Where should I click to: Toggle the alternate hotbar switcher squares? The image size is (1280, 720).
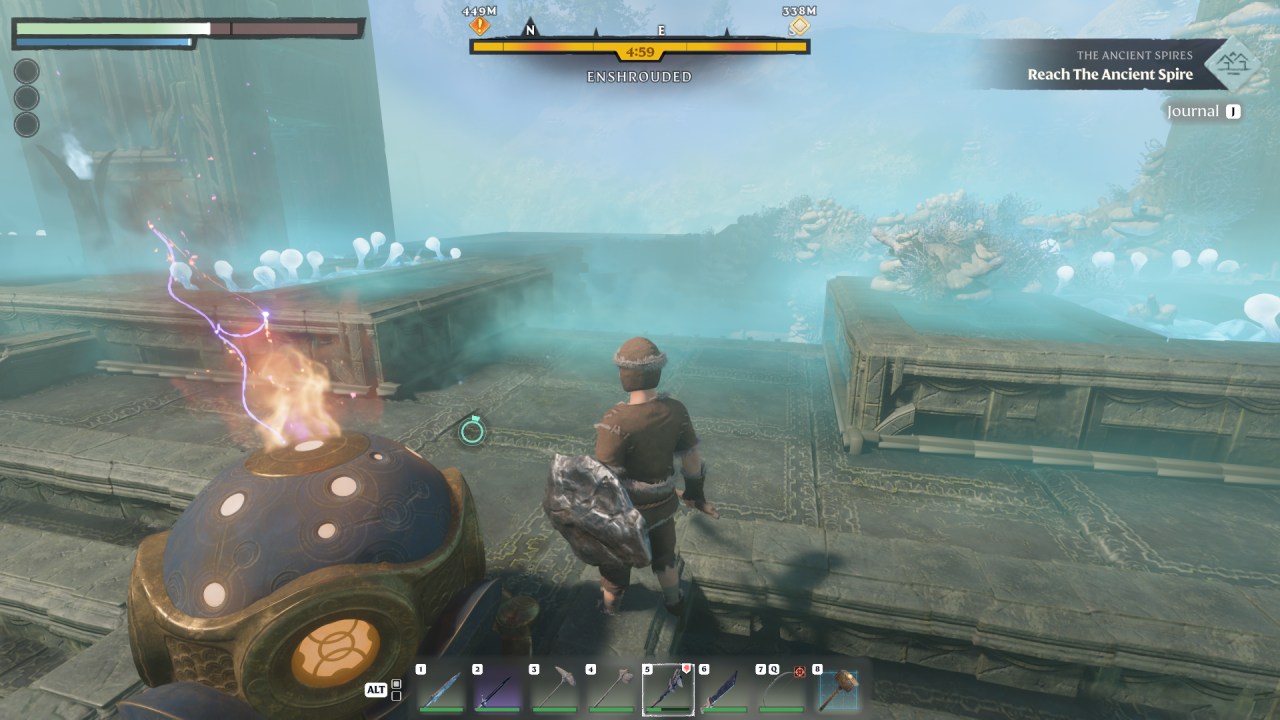coord(396,690)
